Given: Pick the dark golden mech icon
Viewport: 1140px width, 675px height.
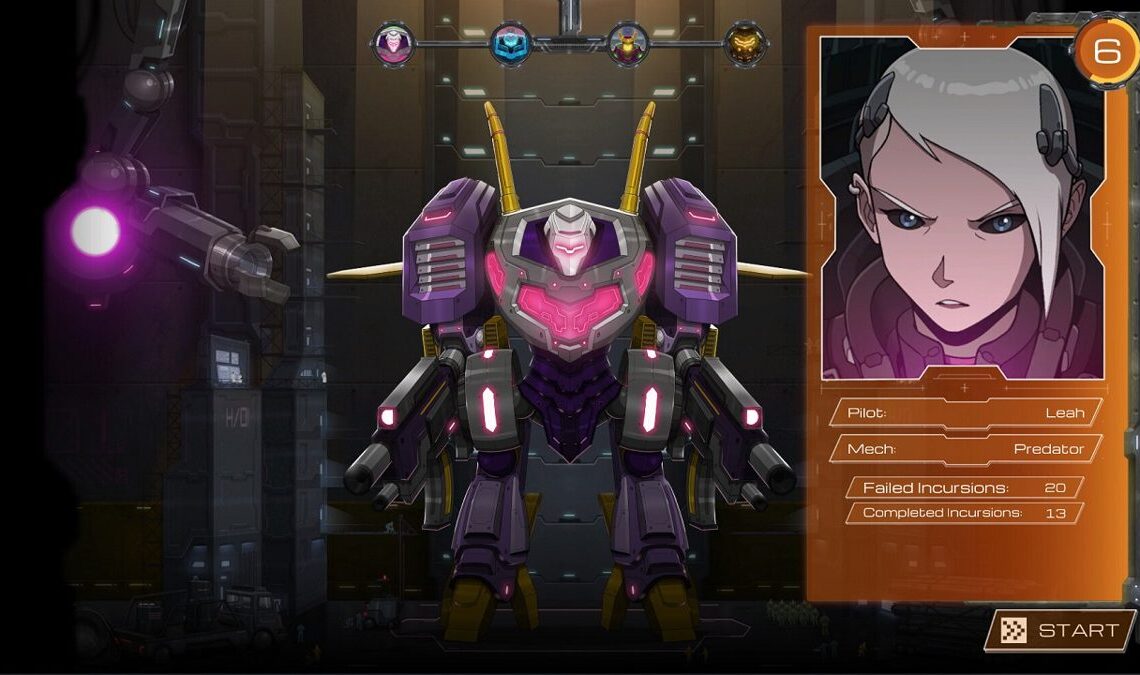Looking at the screenshot, I should click(745, 44).
